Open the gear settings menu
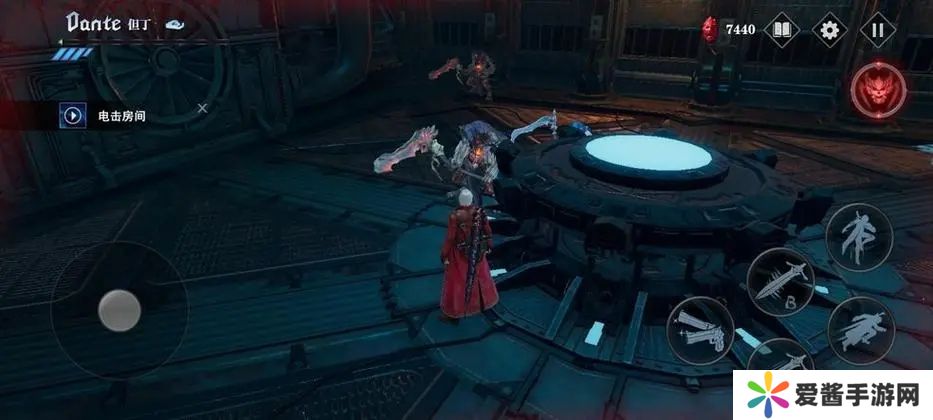 point(829,30)
